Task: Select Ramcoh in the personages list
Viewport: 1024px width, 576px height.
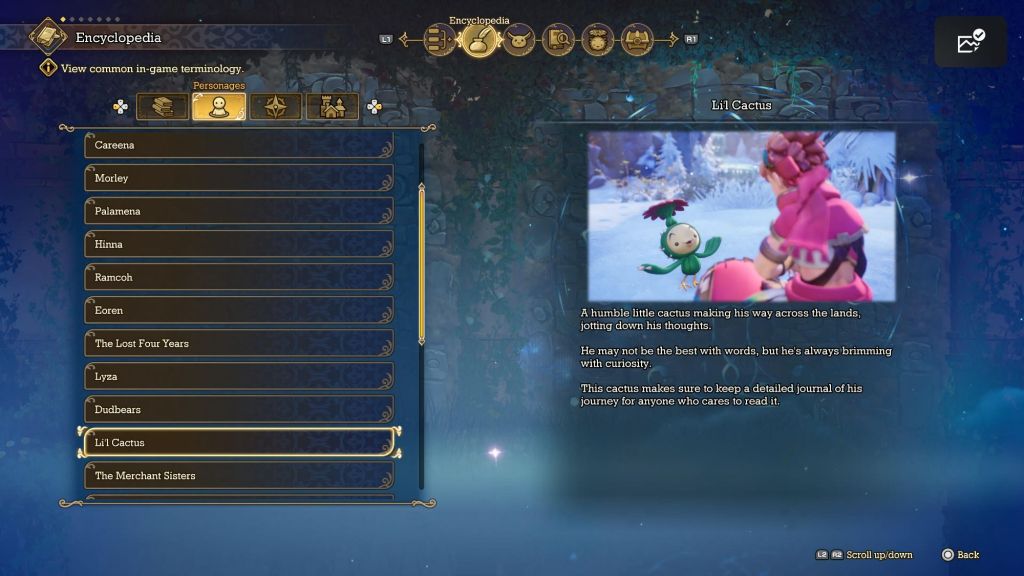Action: coord(238,277)
